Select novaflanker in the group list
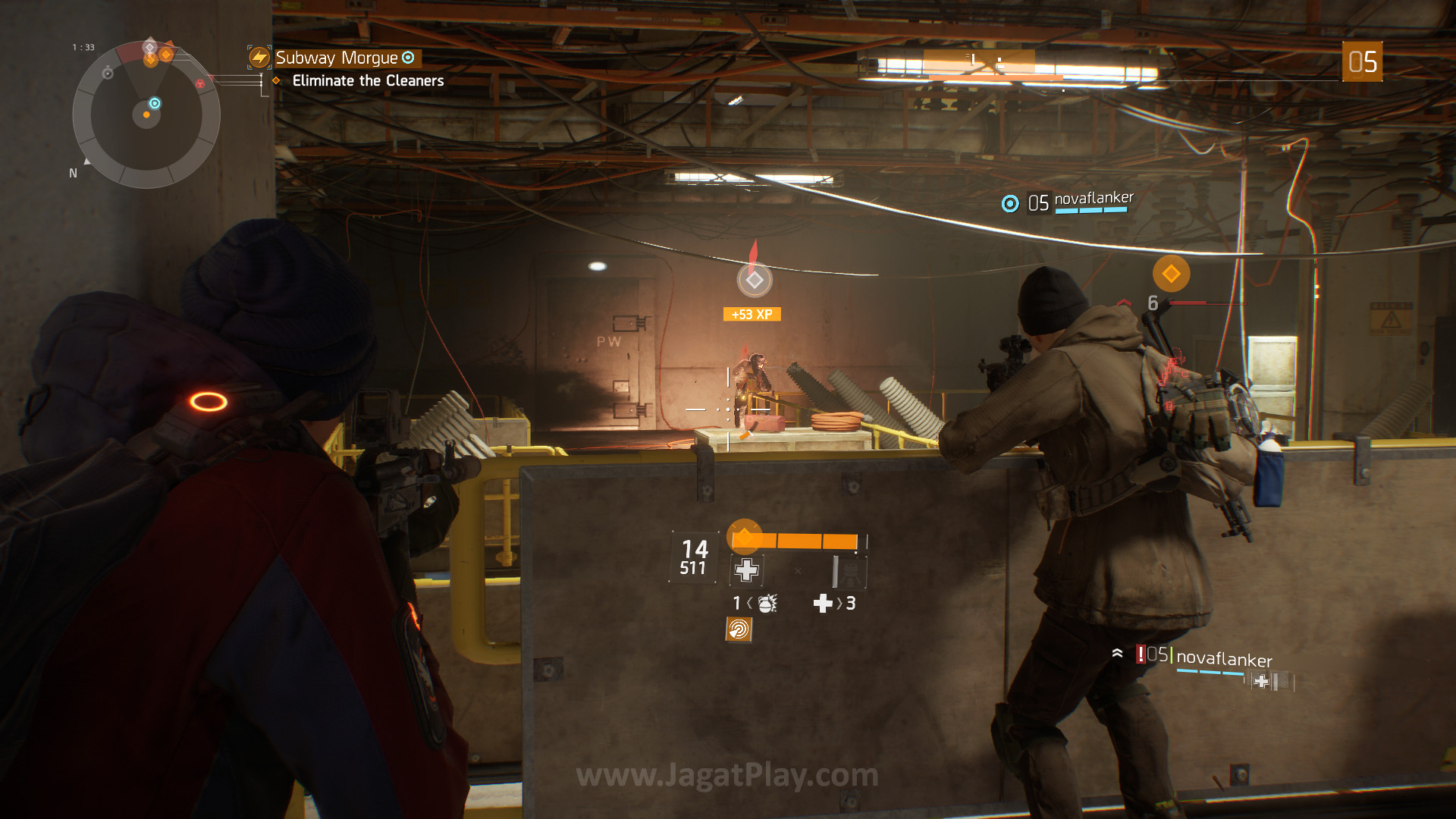 point(1223,659)
